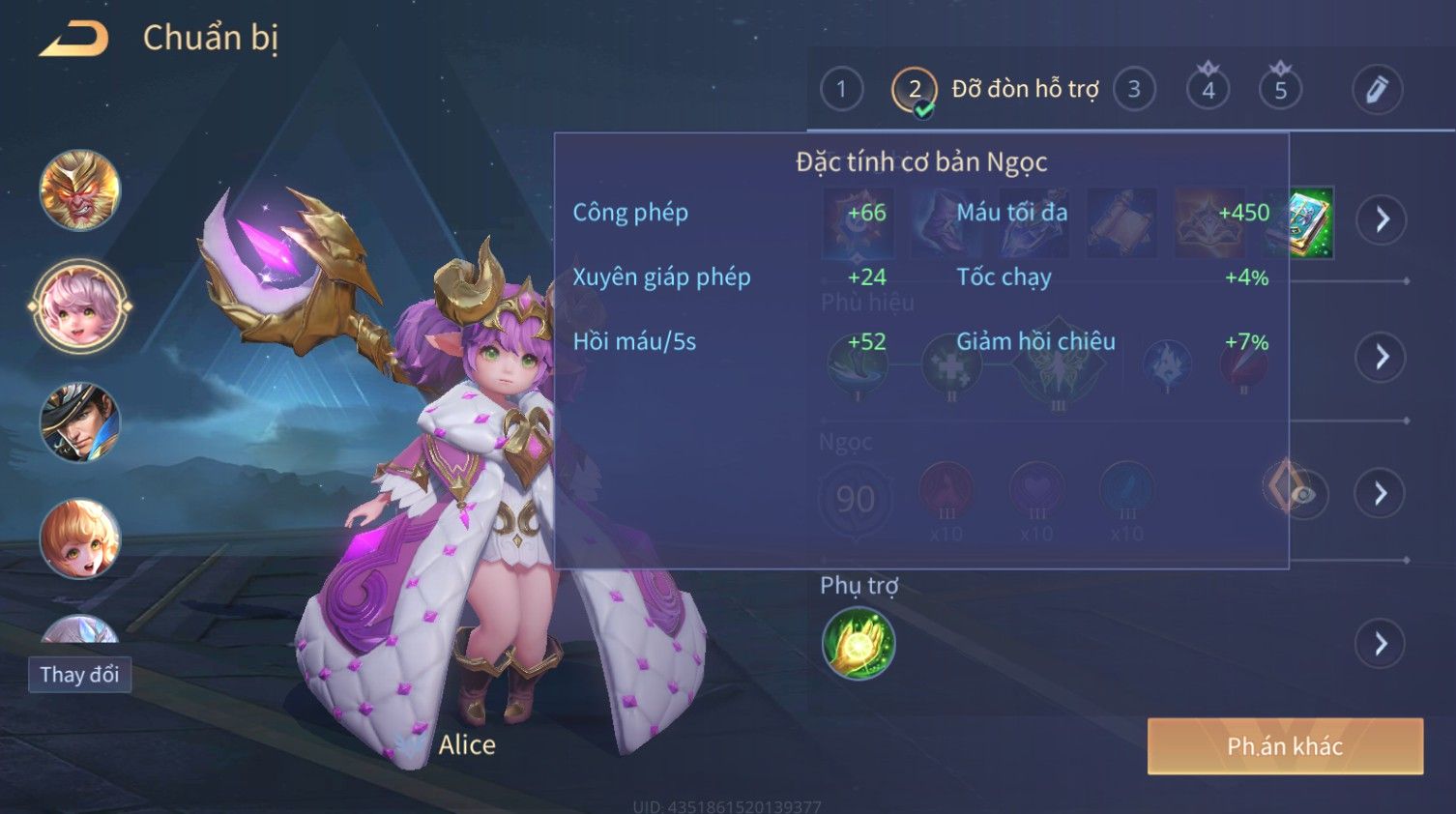Open the equipment build arrow
1456x814 pixels.
(1382, 219)
